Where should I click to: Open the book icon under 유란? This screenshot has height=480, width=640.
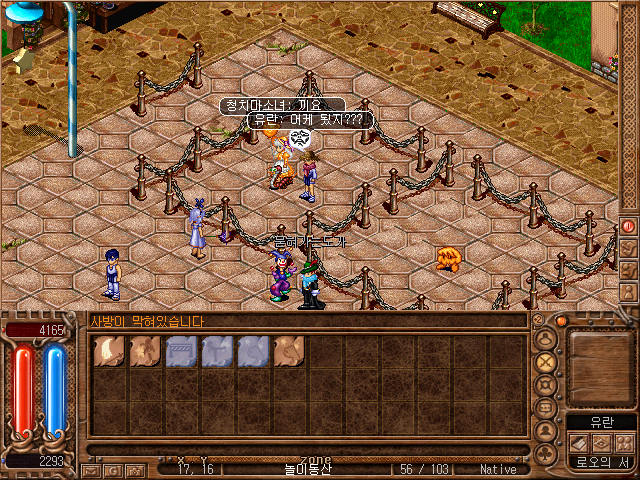[578, 442]
